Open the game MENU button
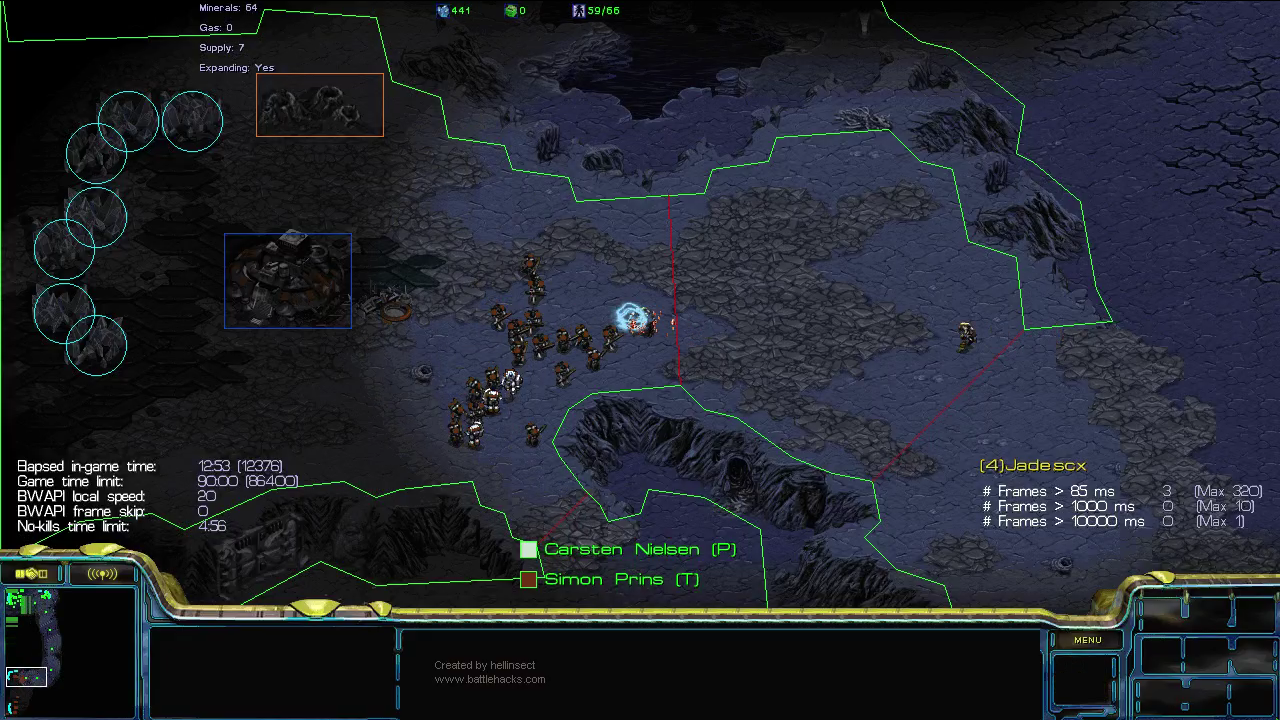This screenshot has width=1280, height=720. pyautogui.click(x=1087, y=640)
